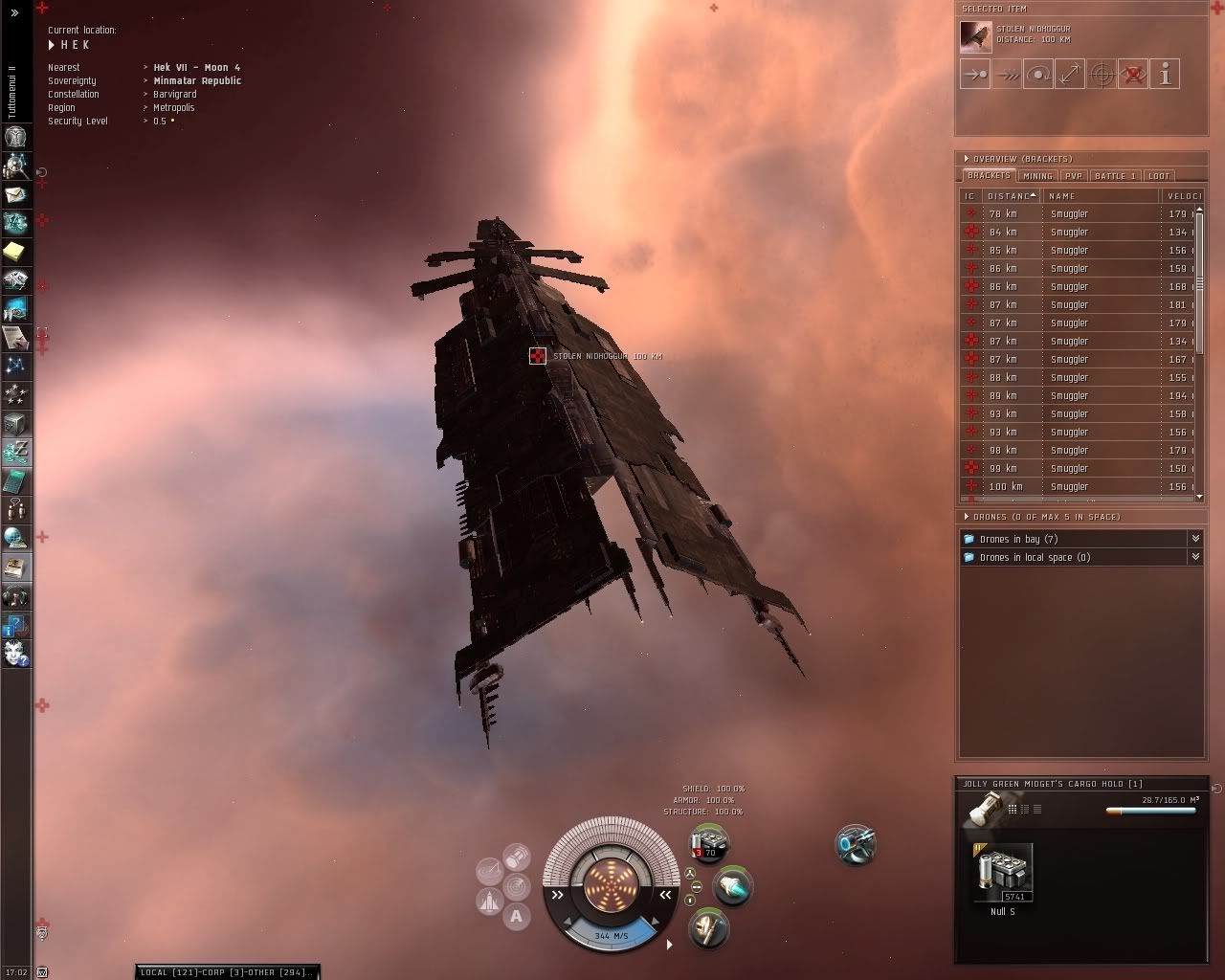This screenshot has height=980, width=1225.
Task: Expand the sidebar with the double-arrow button
Action: 14,12
